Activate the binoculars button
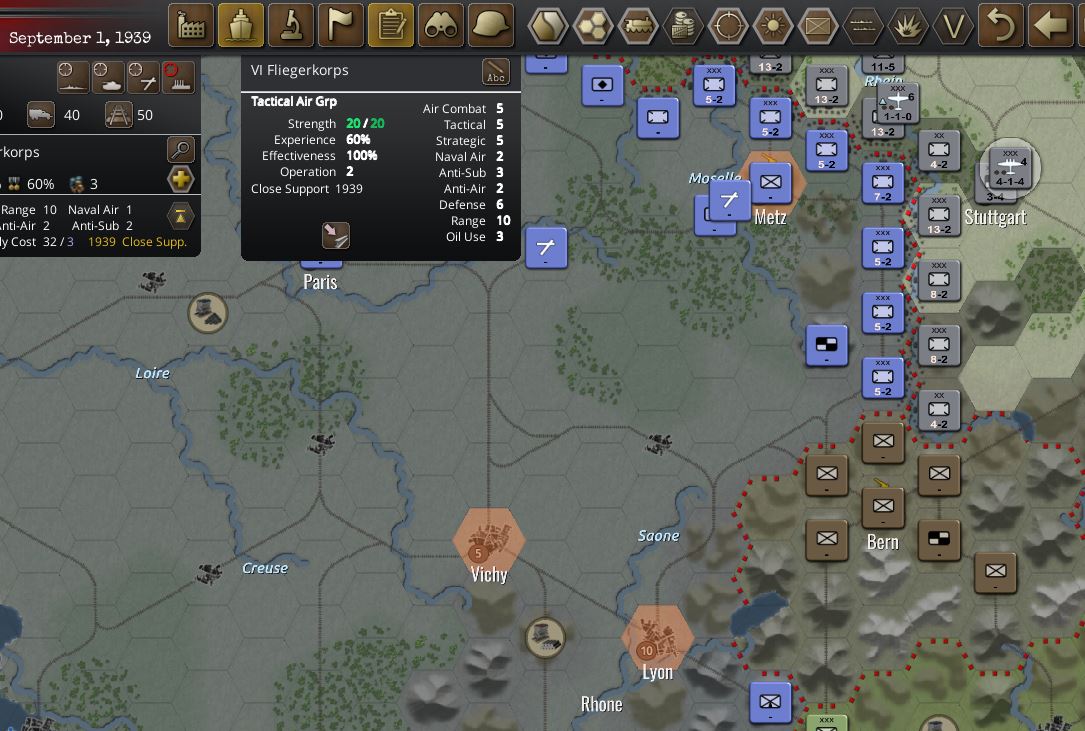1085x731 pixels. pyautogui.click(x=441, y=26)
